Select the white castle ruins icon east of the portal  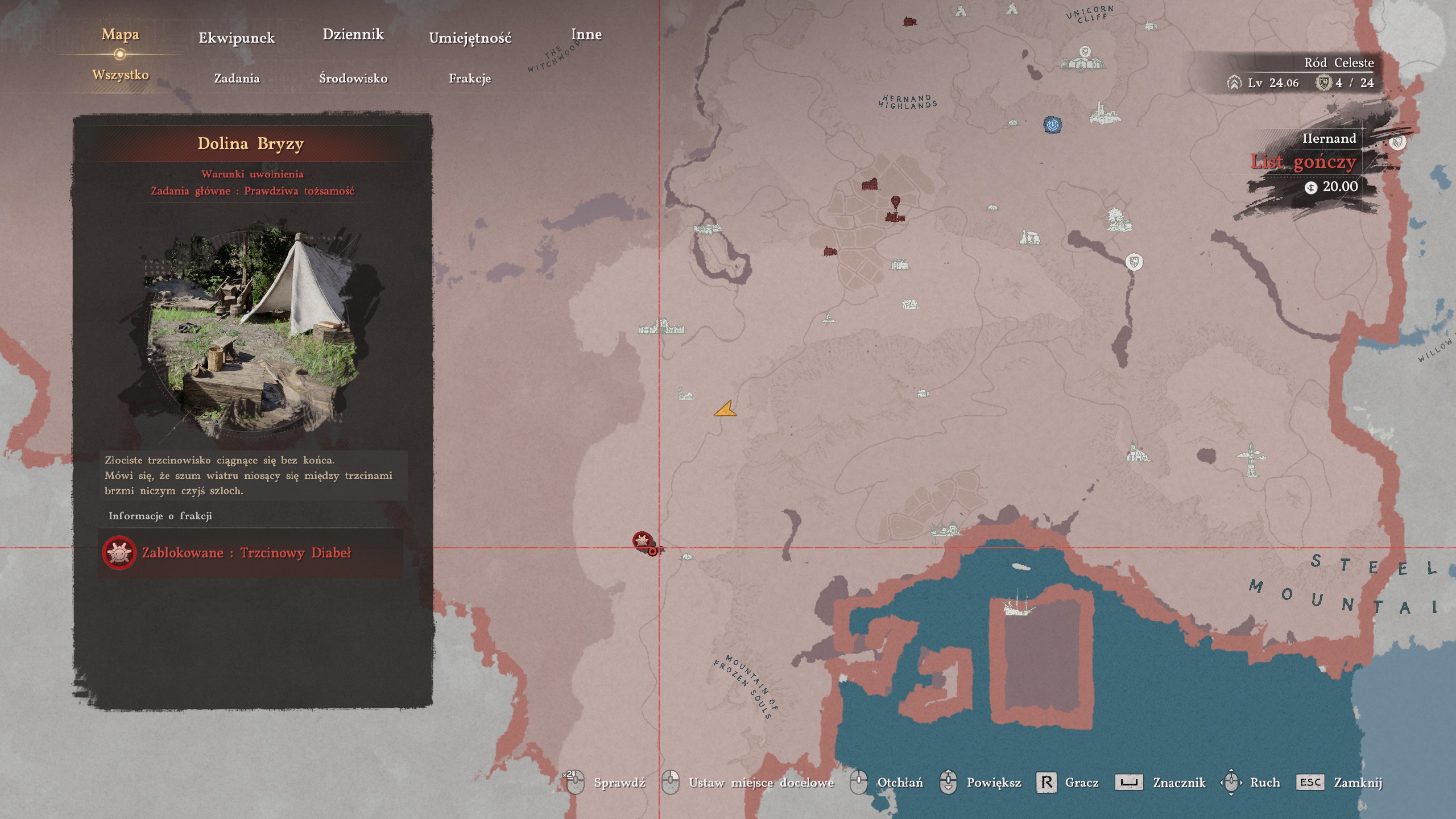1104,114
